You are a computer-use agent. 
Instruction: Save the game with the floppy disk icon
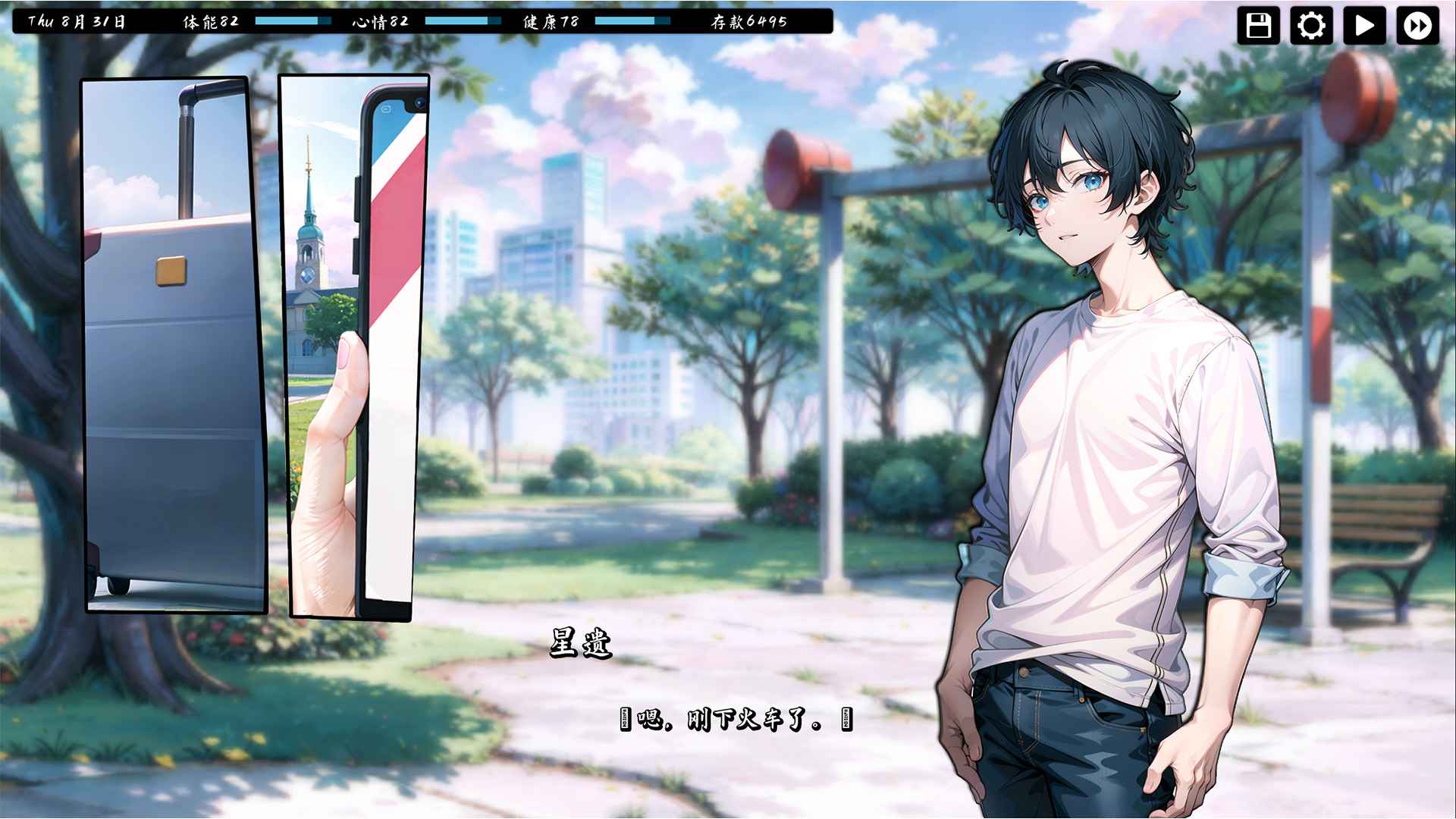(x=1258, y=26)
